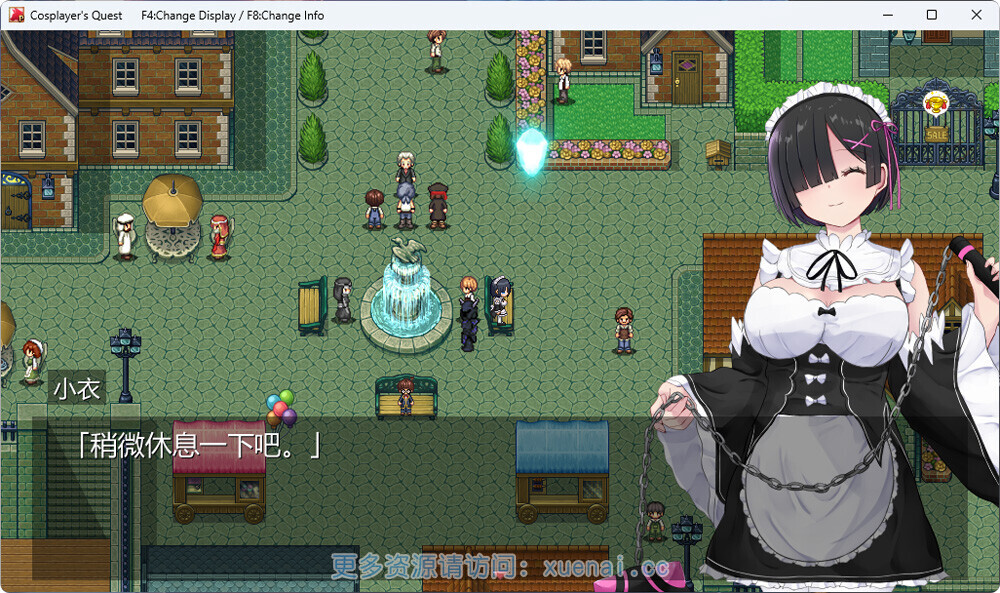Maximize the game window
1000x593 pixels.
(931, 15)
